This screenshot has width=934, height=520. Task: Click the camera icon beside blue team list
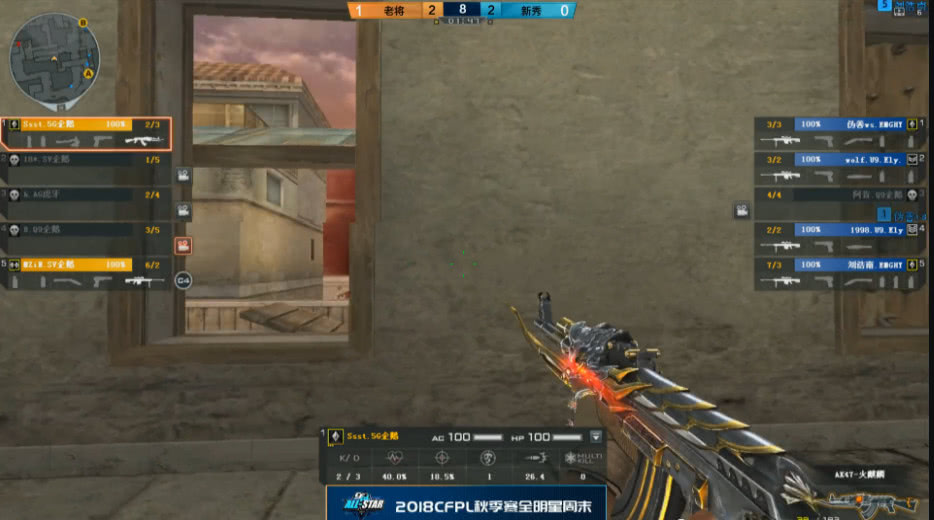point(742,211)
